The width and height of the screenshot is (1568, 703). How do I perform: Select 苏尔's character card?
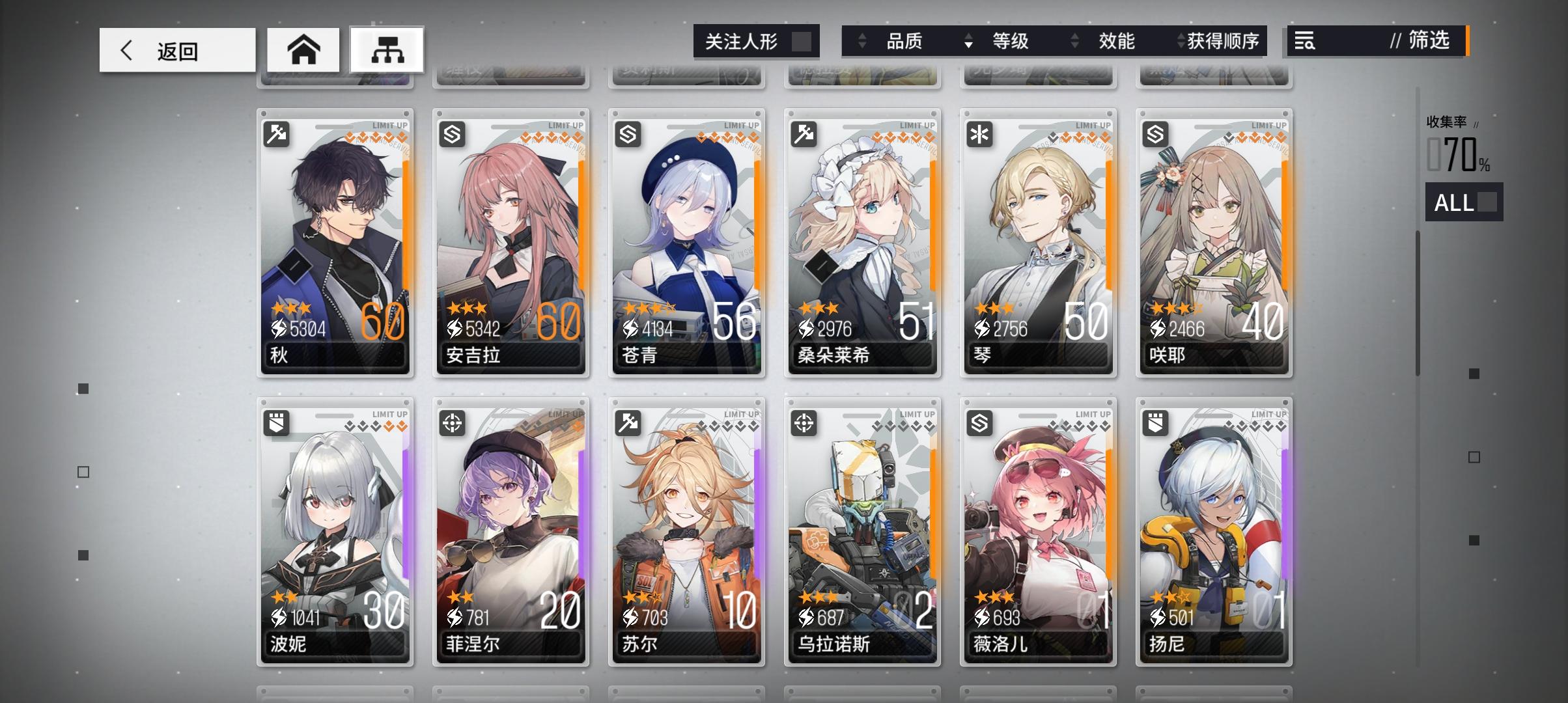pyautogui.click(x=686, y=527)
